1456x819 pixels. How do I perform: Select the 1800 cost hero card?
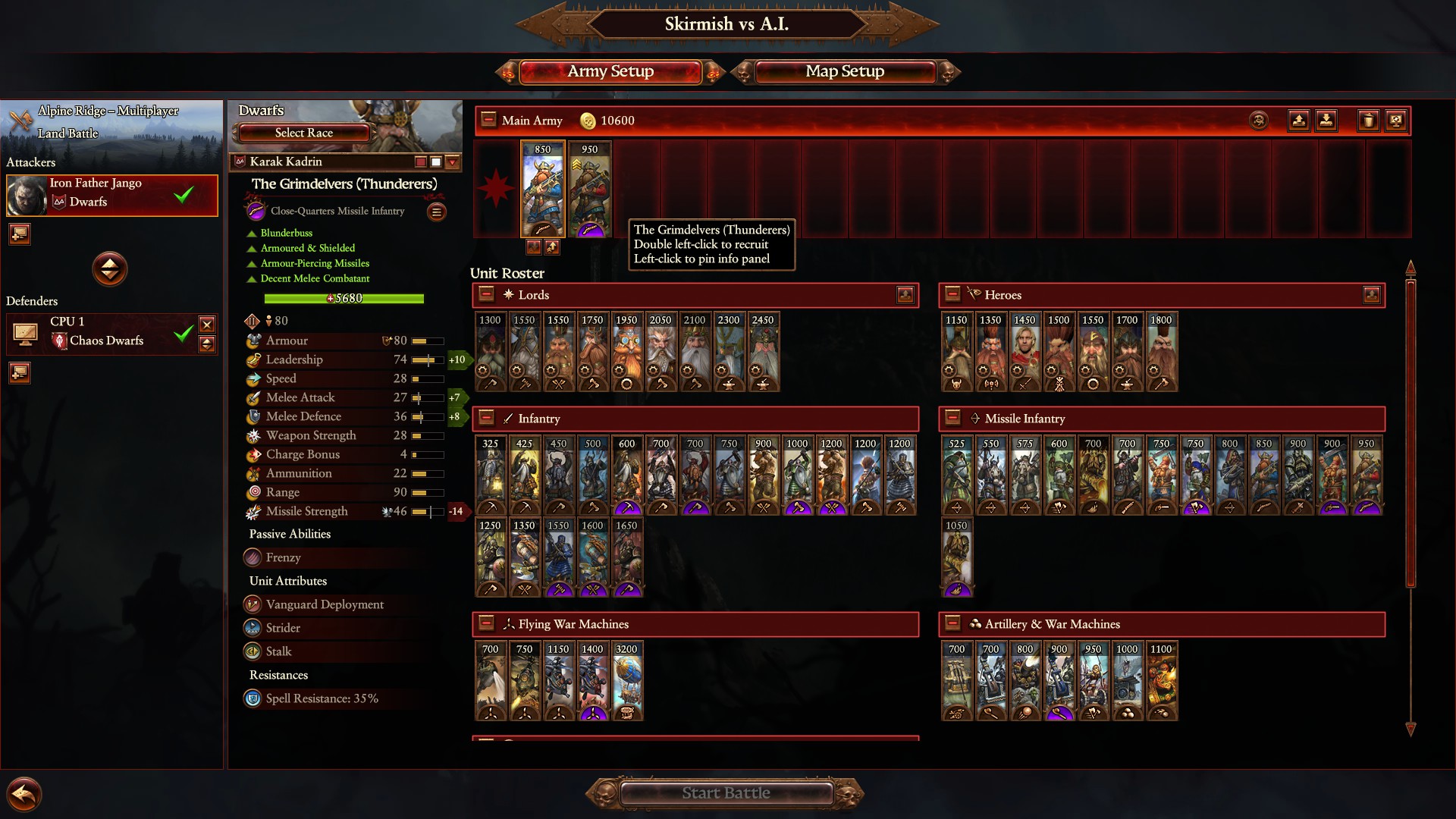click(1161, 352)
